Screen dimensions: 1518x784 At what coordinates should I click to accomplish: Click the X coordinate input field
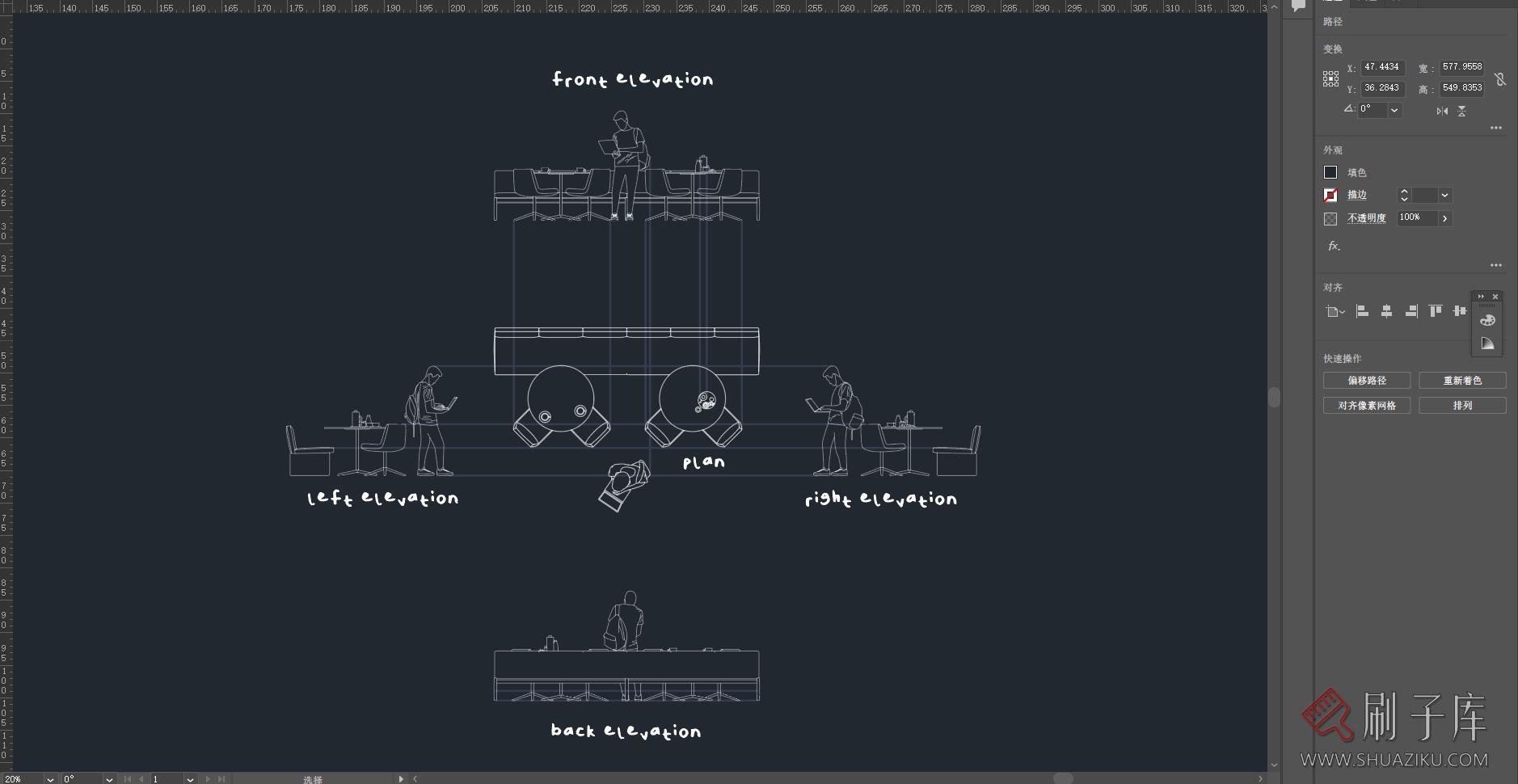pos(1382,68)
